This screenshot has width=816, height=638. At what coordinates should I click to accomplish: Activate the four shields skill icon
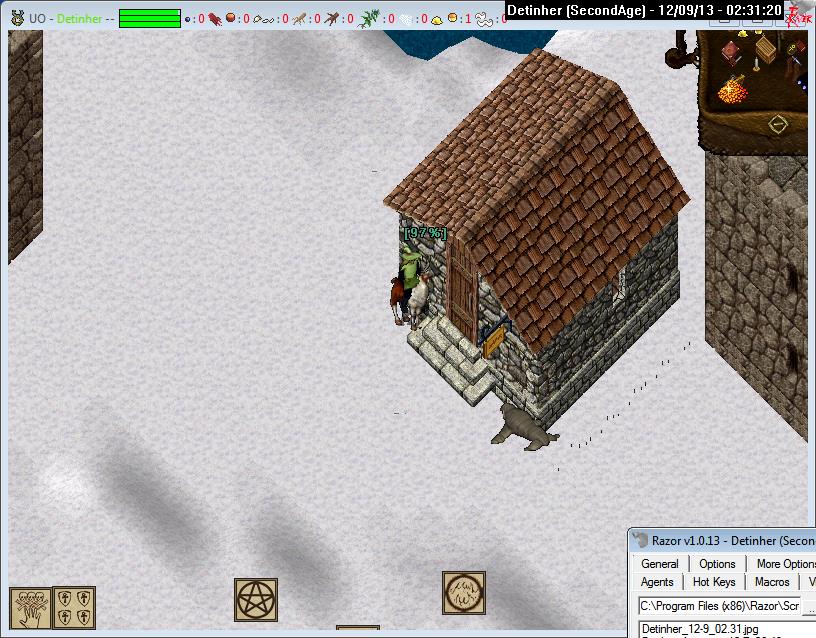(74, 607)
